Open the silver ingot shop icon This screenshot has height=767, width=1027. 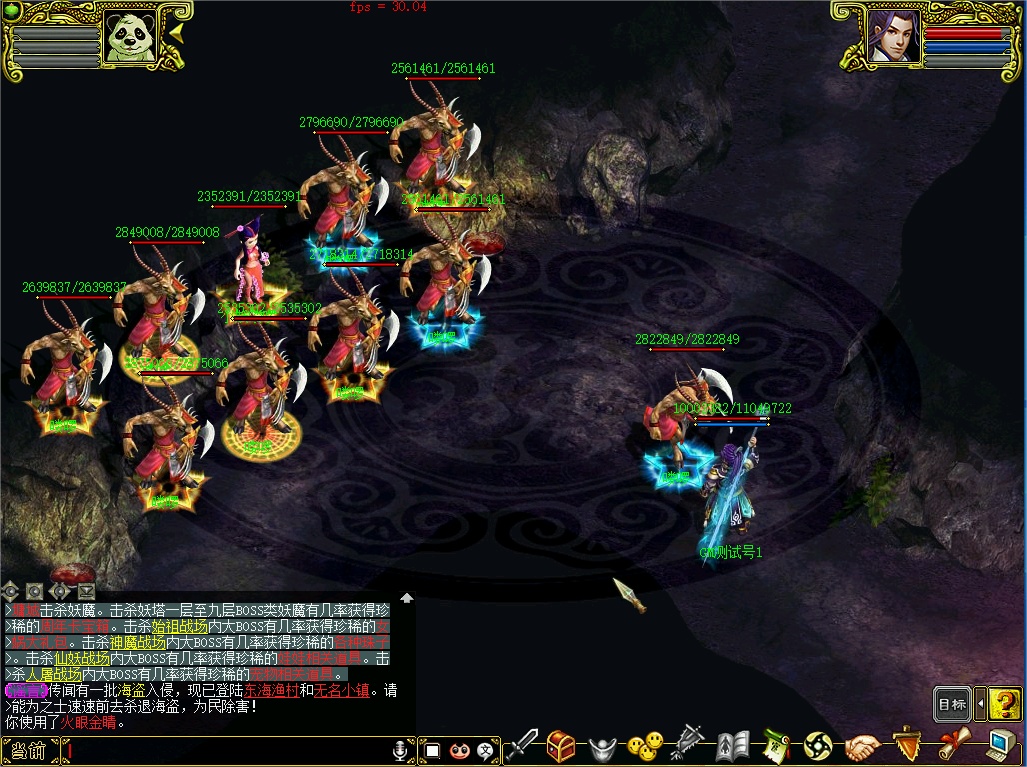click(600, 747)
